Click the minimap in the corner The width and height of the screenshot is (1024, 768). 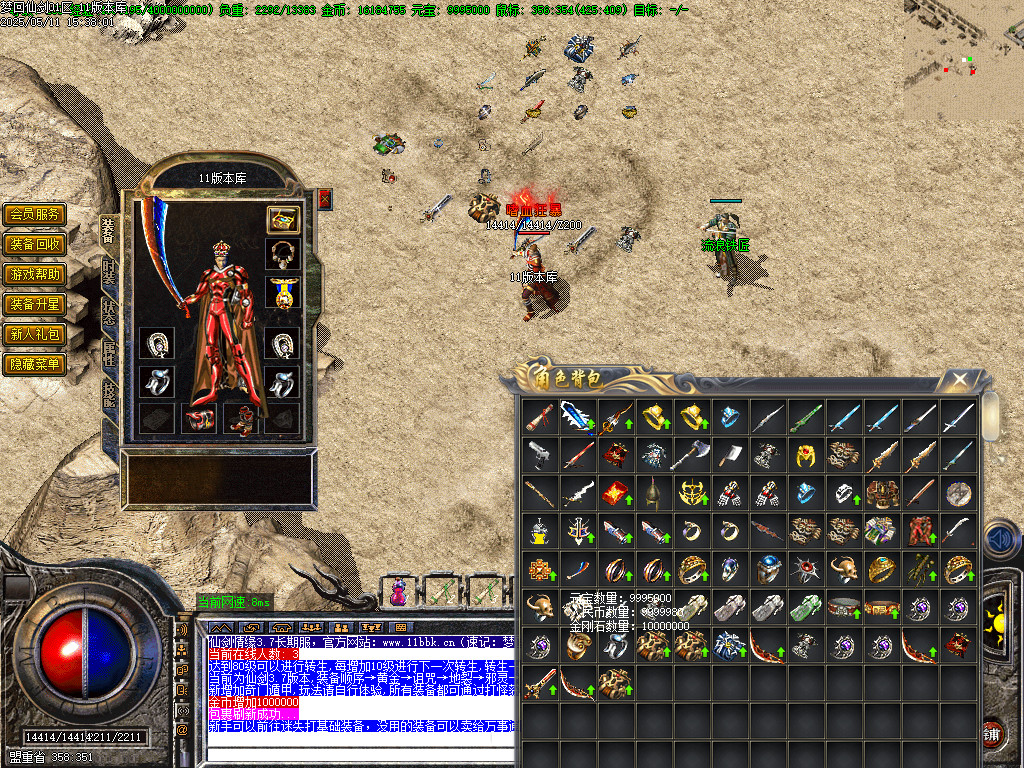[963, 58]
